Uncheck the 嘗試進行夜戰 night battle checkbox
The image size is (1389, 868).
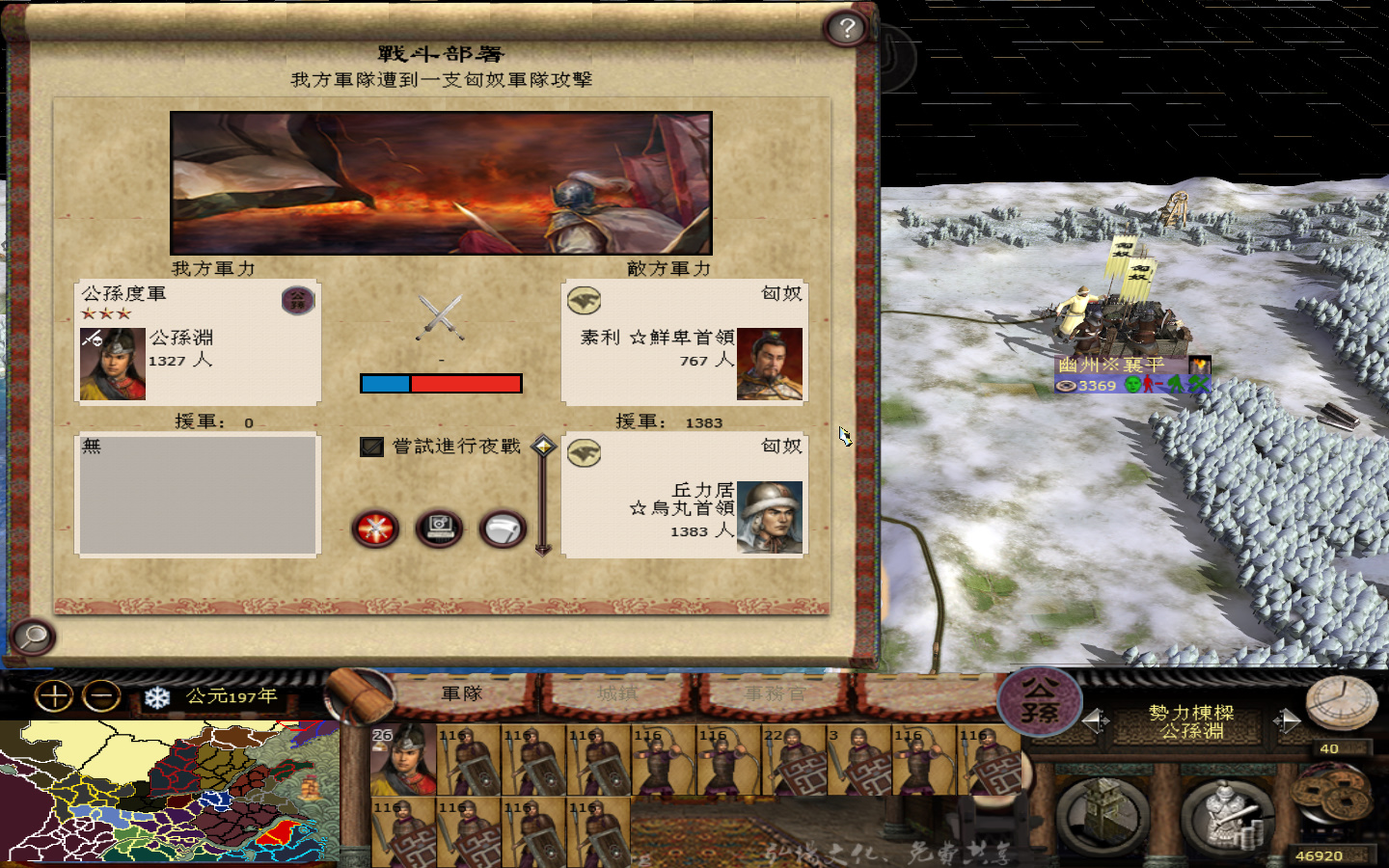pyautogui.click(x=372, y=447)
